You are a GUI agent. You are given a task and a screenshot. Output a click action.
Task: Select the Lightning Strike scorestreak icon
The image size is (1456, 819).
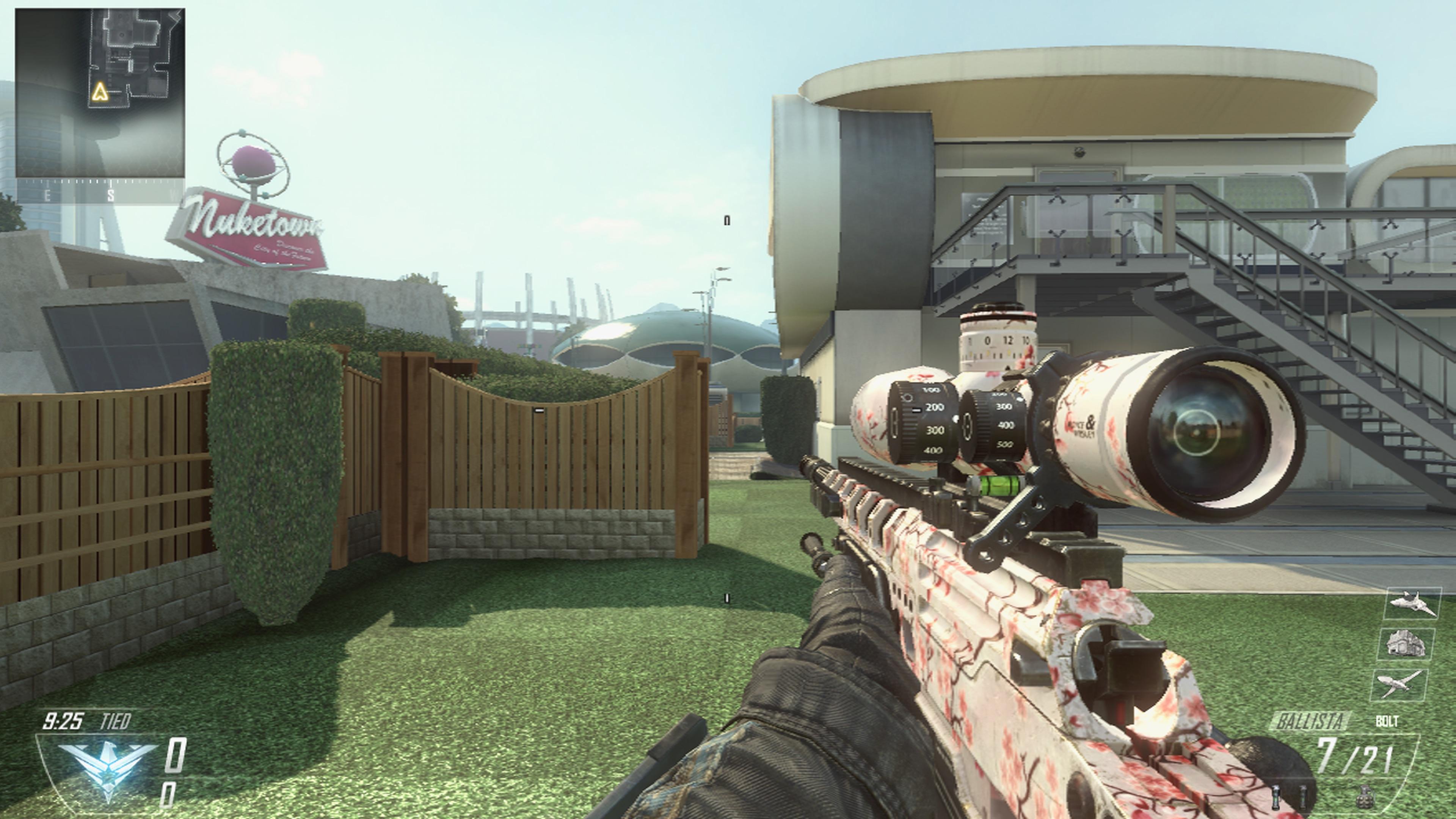(x=1400, y=684)
